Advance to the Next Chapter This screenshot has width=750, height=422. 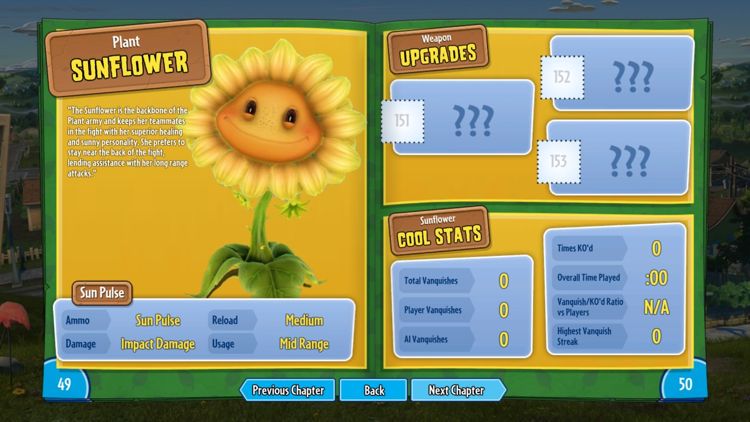[x=457, y=390]
